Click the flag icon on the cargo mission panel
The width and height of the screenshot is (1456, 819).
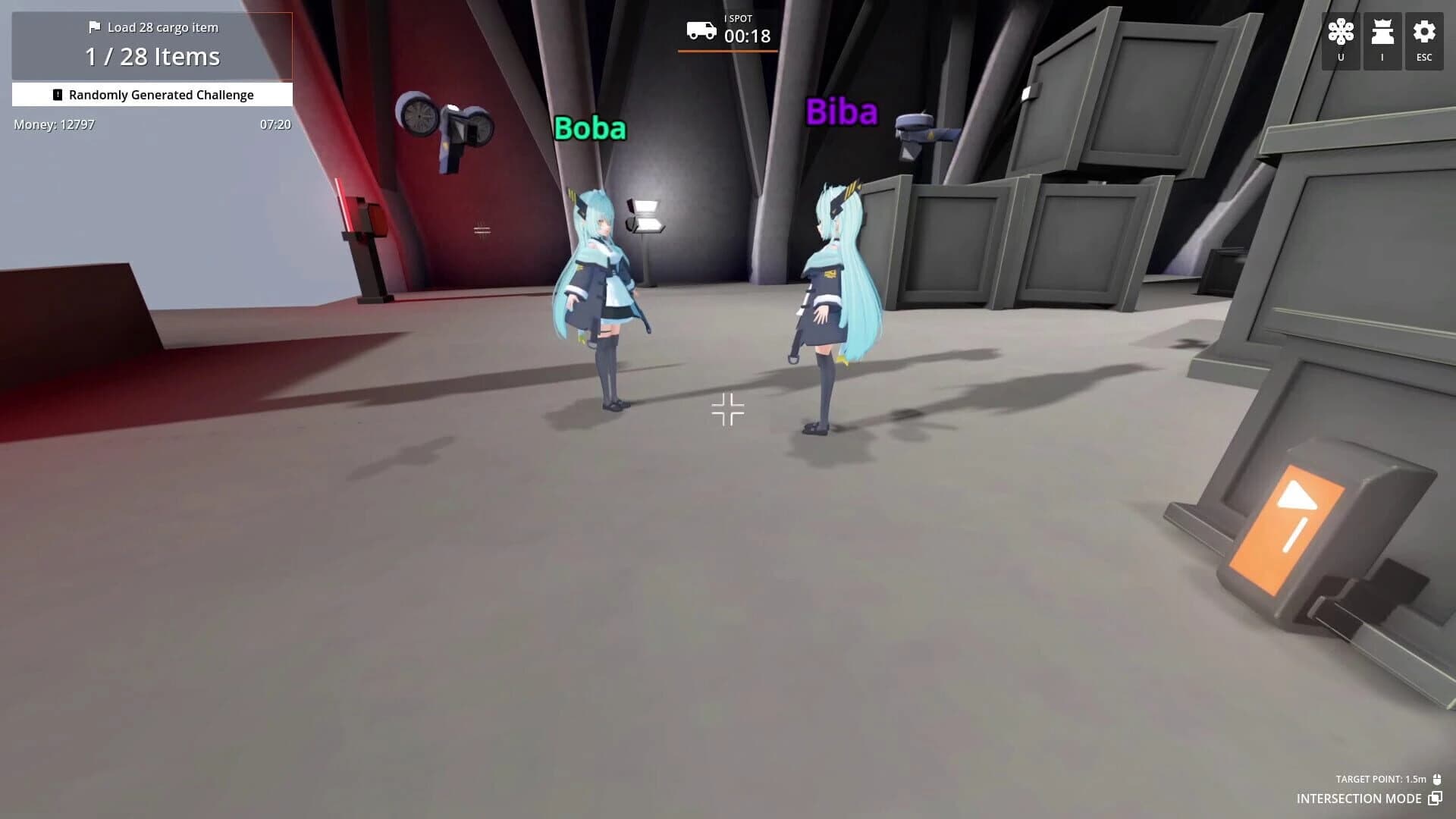(x=95, y=27)
